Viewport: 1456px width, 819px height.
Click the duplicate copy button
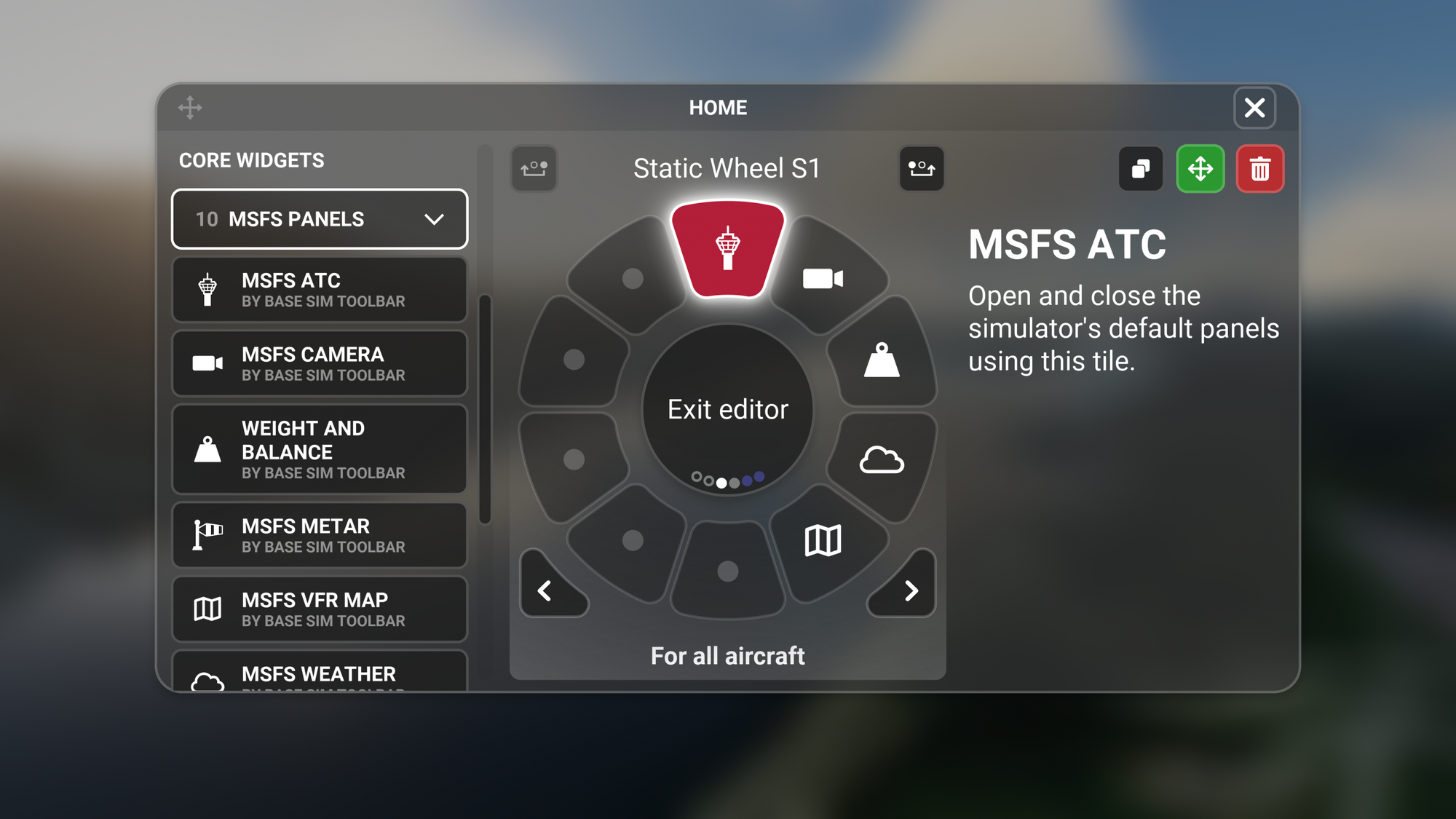click(x=1141, y=169)
